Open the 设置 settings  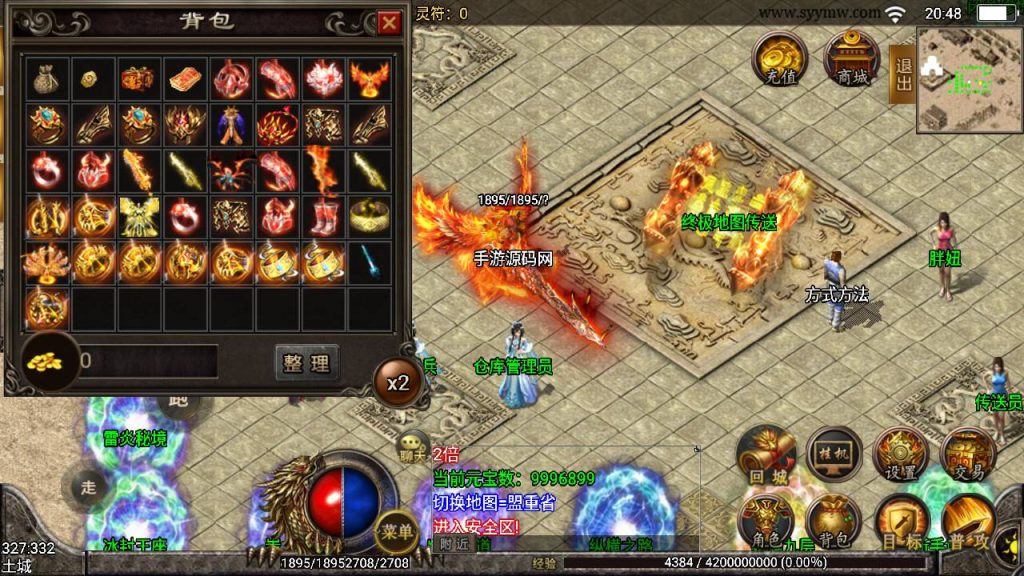click(x=902, y=457)
